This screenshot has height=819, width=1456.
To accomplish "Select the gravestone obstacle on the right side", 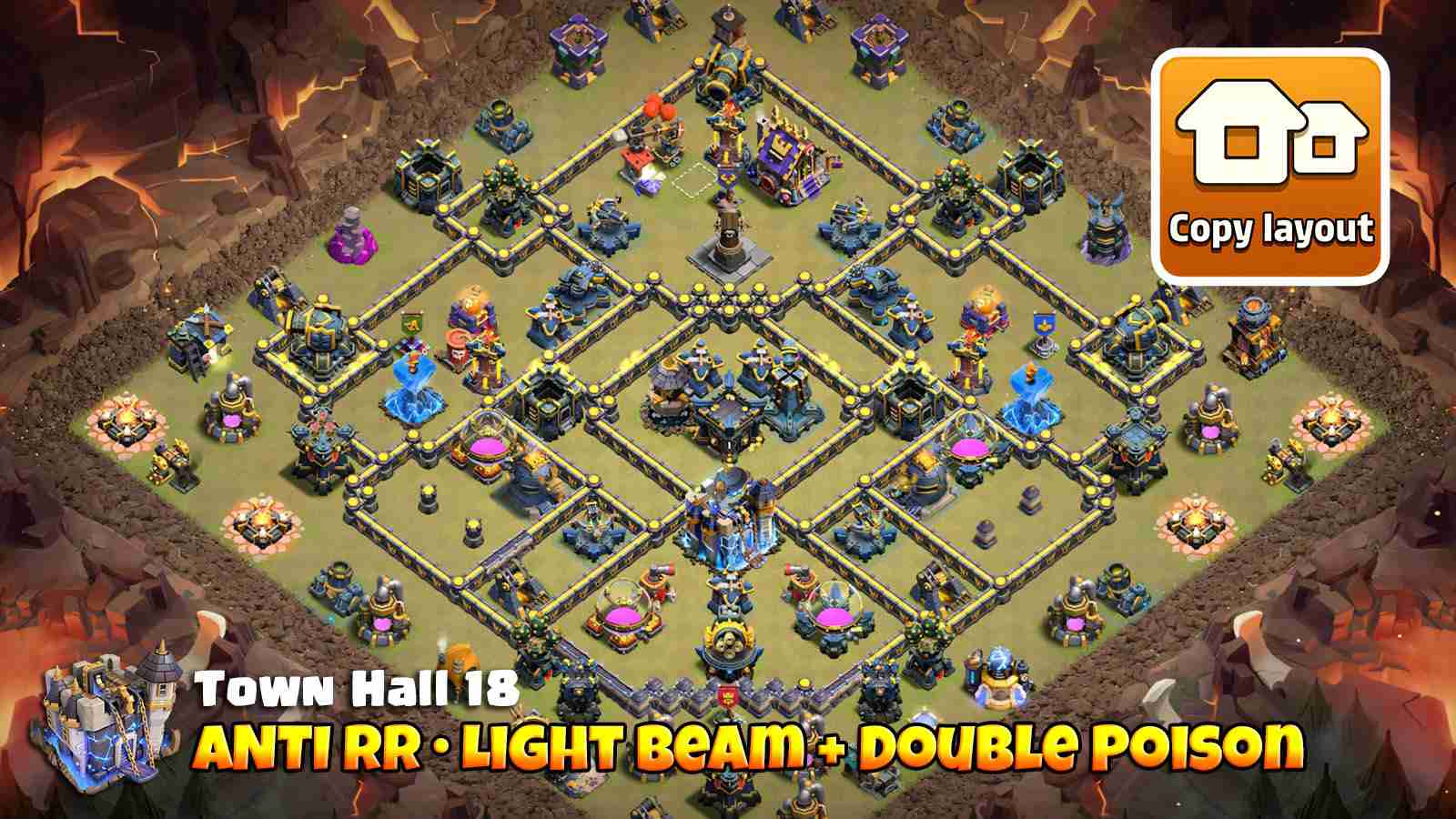I will click(1031, 500).
